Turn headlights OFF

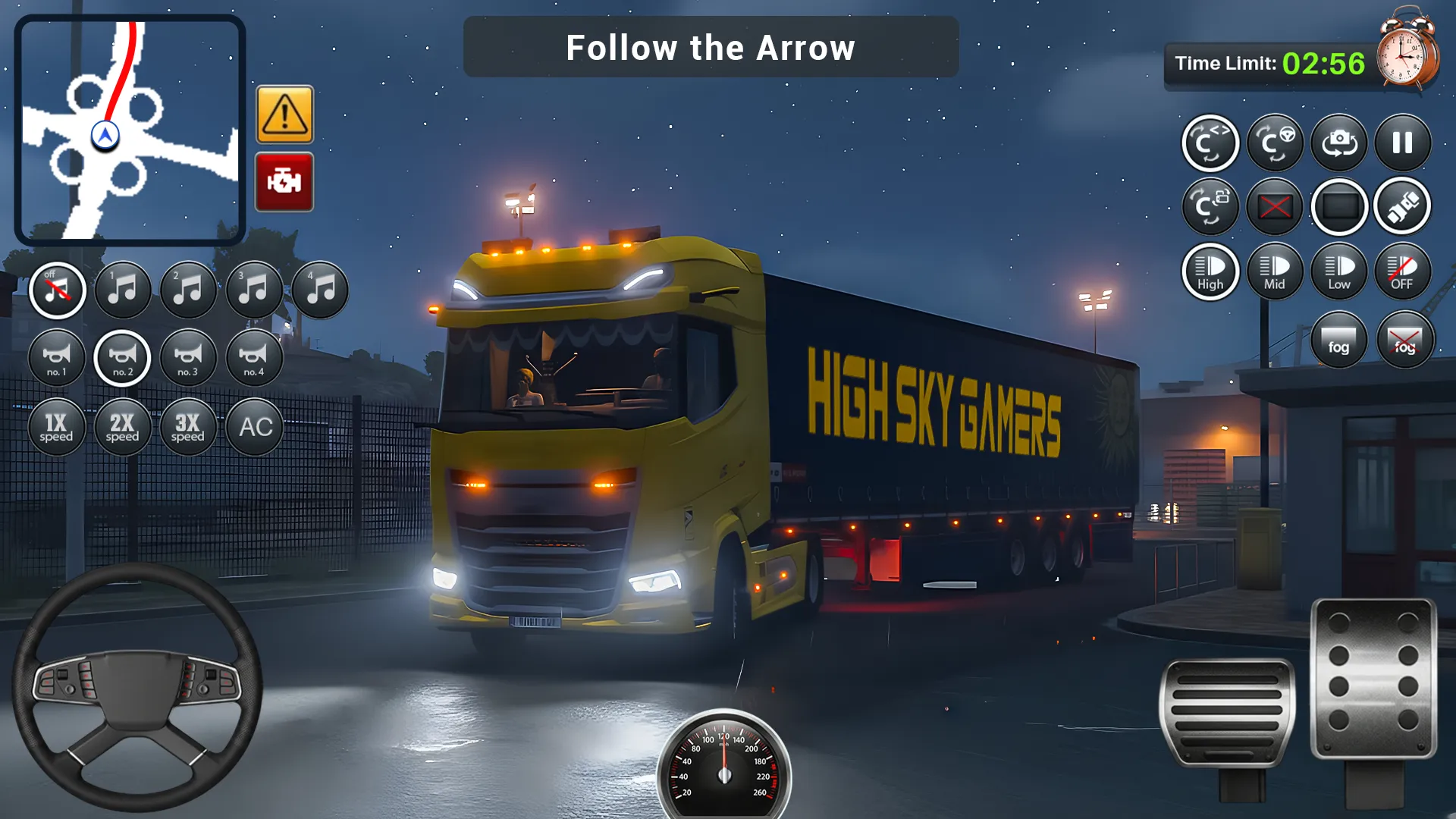pos(1403,271)
